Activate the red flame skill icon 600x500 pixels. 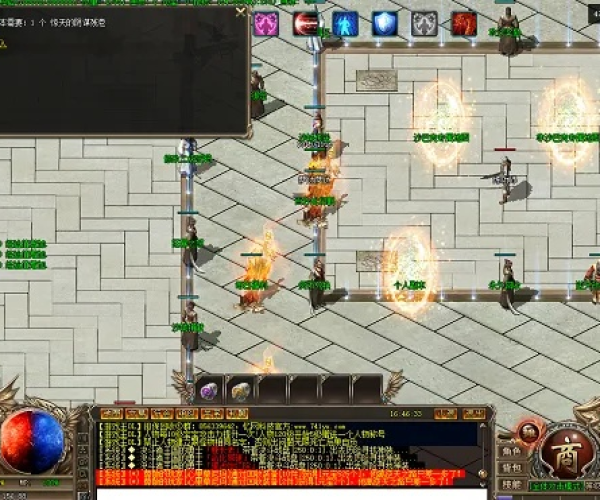[464, 24]
